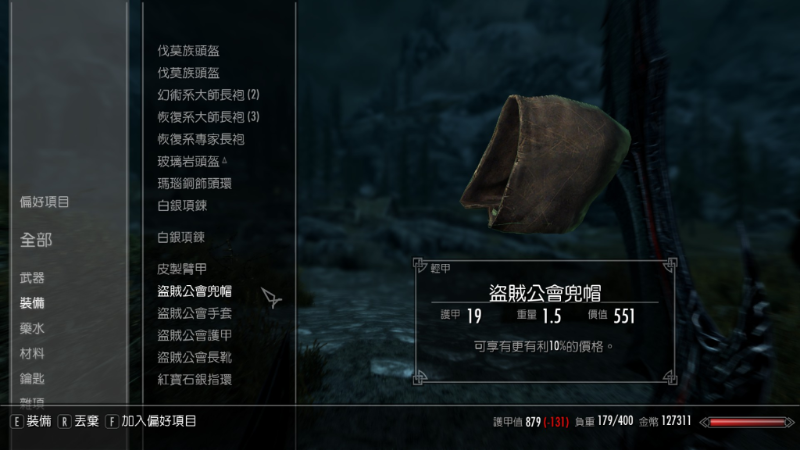
Task: Choose the 皮製臂甲 bracers entry
Action: click(x=182, y=269)
